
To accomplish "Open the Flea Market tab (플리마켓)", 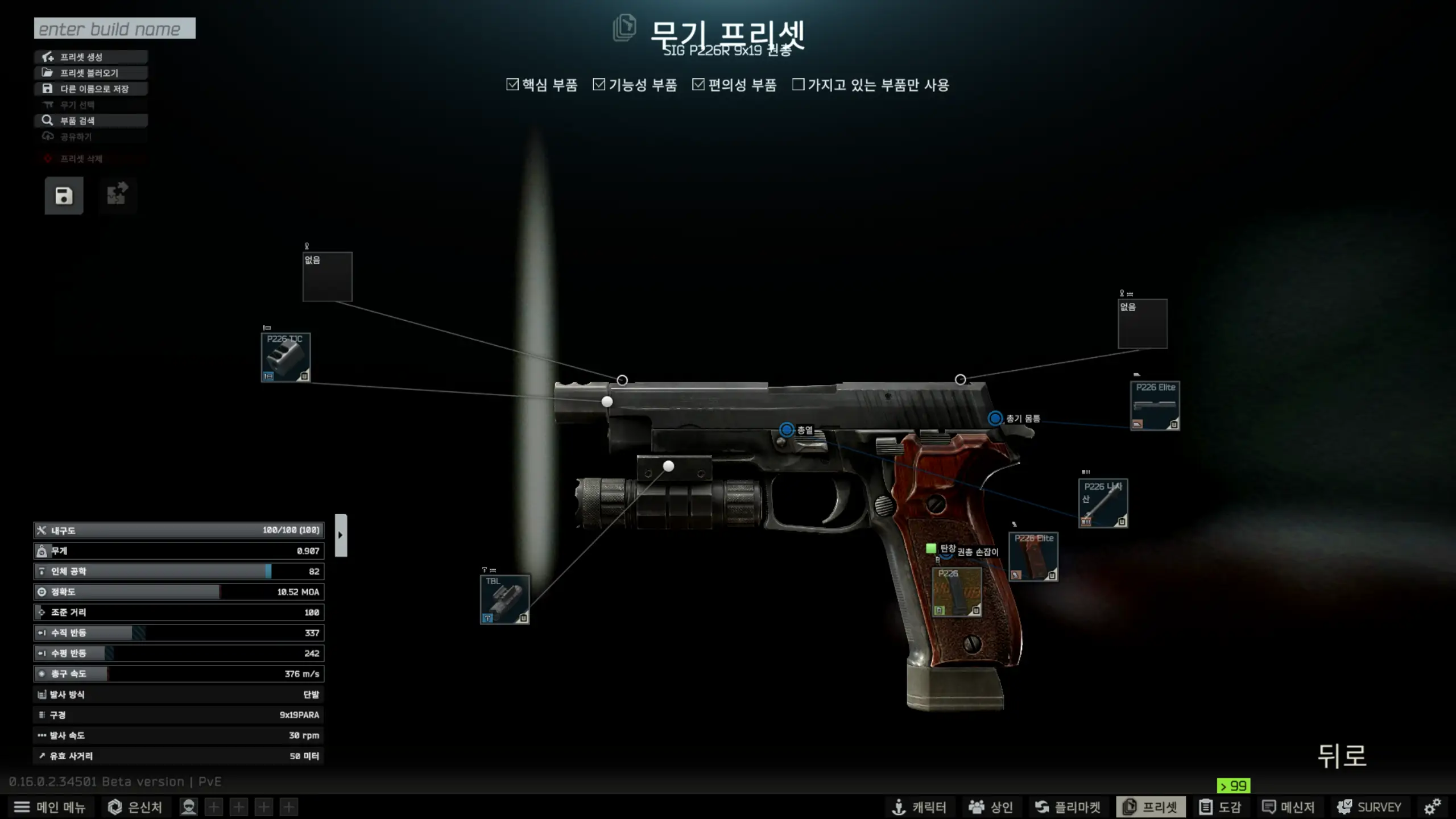I will (x=1068, y=807).
